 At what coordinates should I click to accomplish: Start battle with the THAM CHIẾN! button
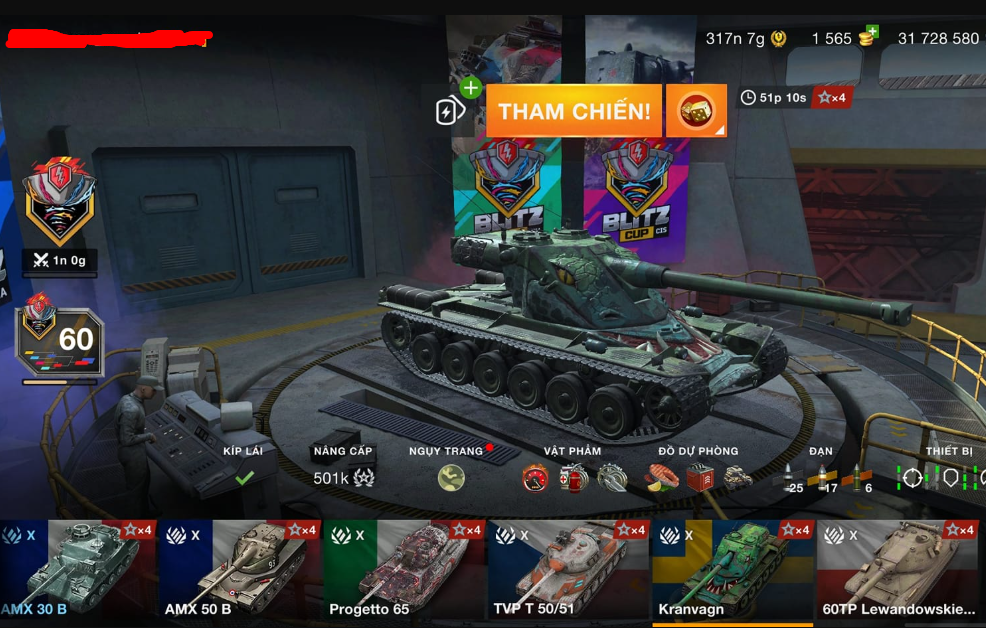[x=574, y=111]
